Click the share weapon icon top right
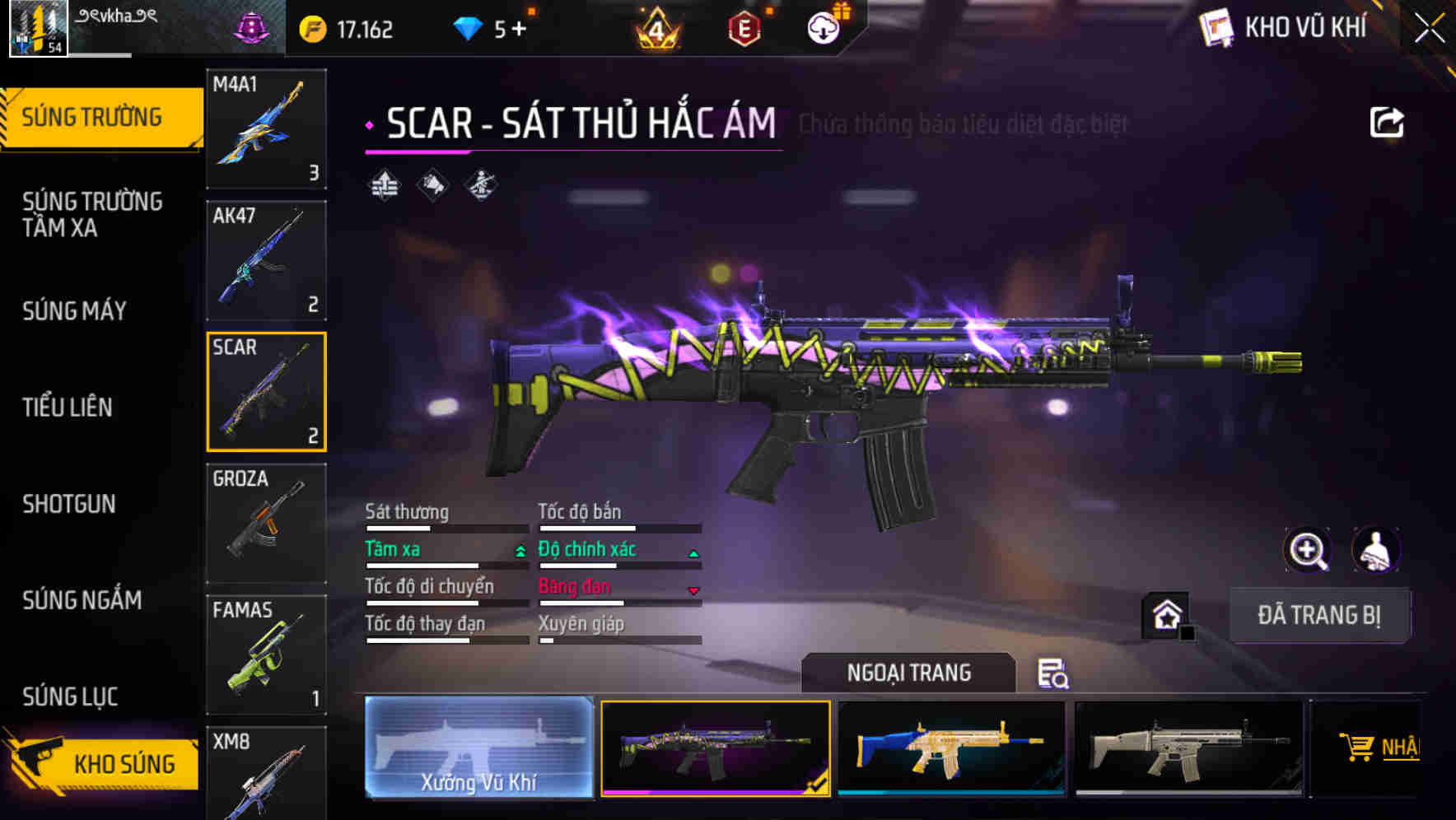1456x820 pixels. [x=1388, y=120]
